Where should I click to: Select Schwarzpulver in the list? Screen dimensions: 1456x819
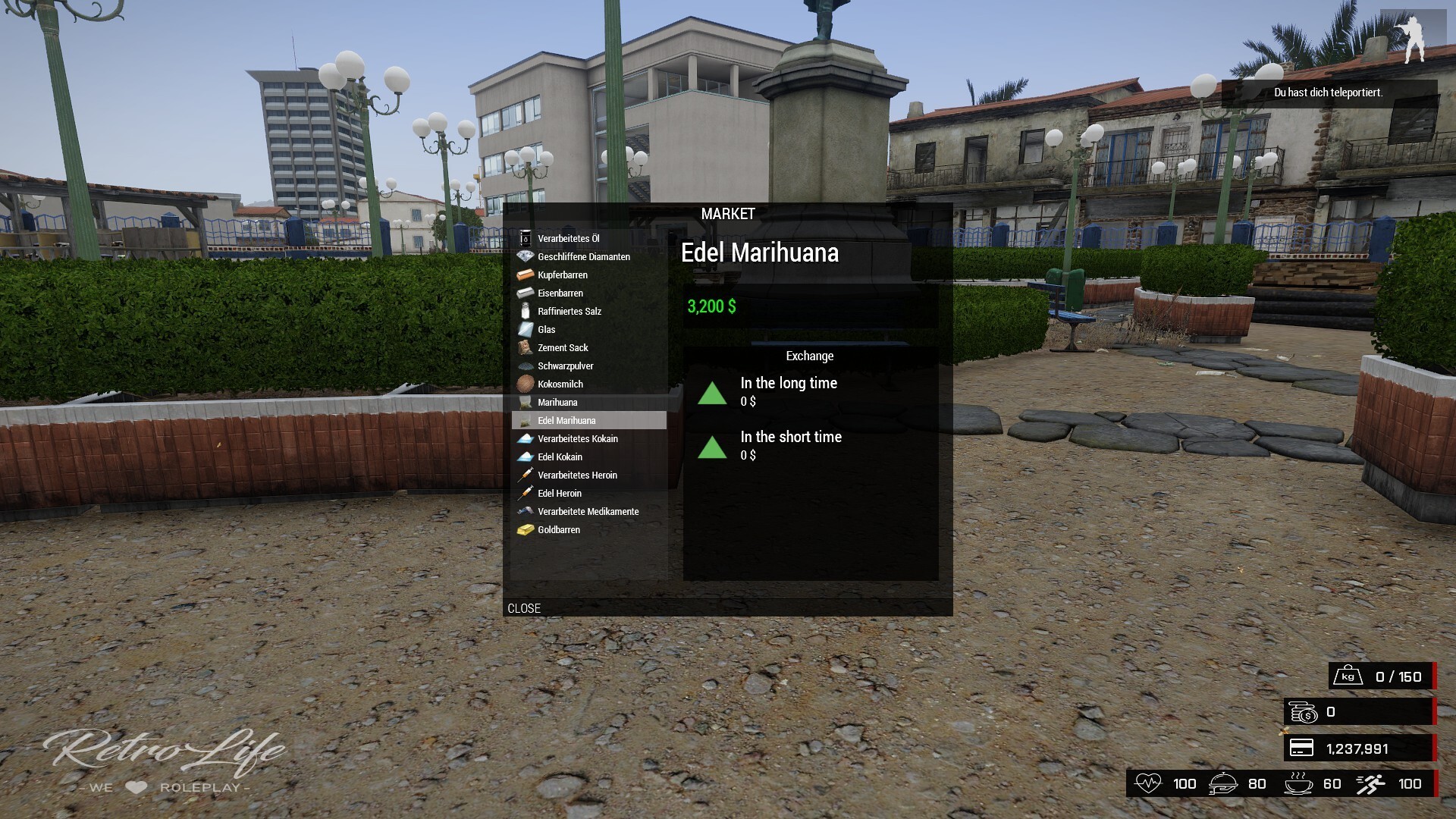tap(566, 366)
